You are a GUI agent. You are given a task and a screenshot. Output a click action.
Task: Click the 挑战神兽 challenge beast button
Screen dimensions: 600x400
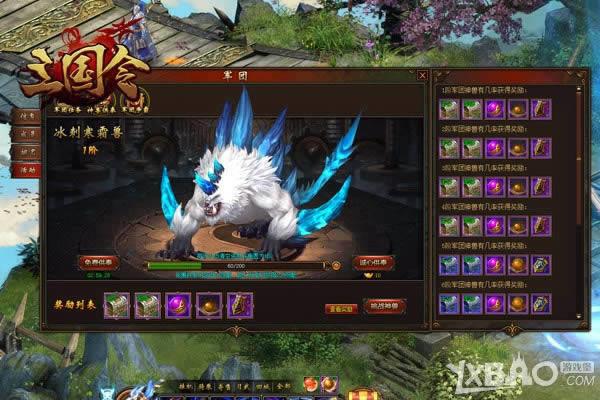pos(384,305)
